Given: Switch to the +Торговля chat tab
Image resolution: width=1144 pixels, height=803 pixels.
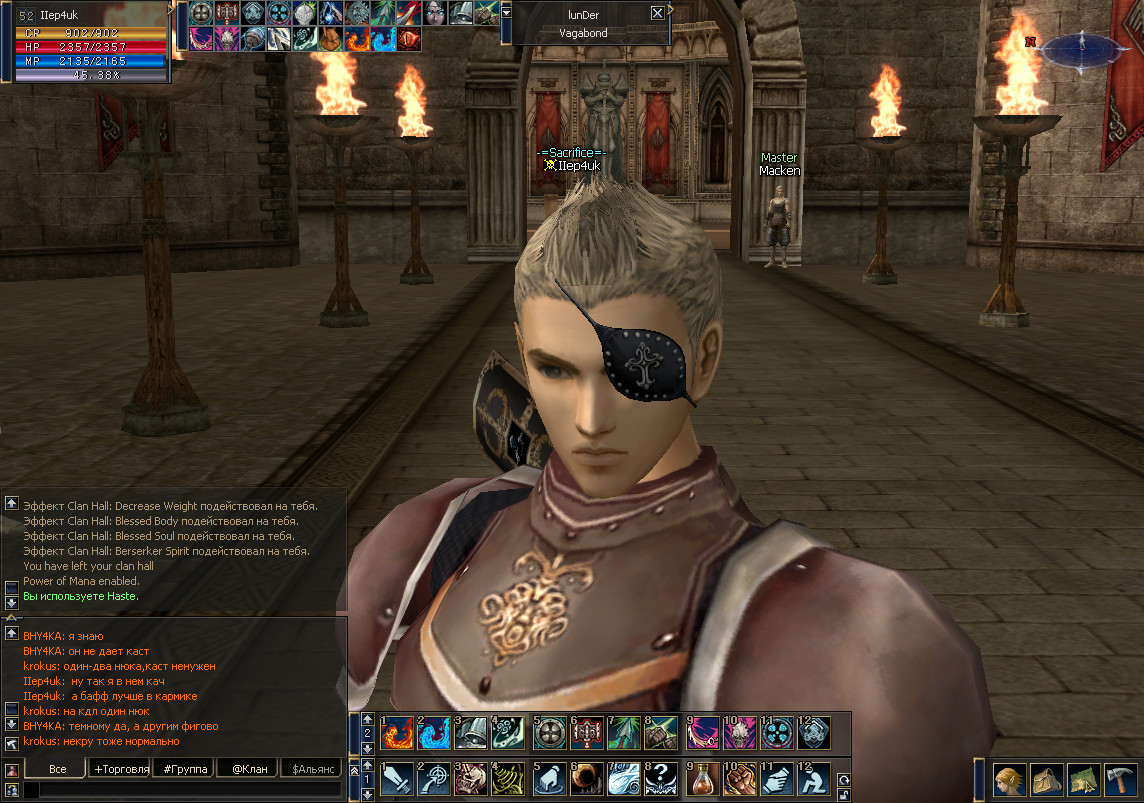Looking at the screenshot, I should [120, 768].
